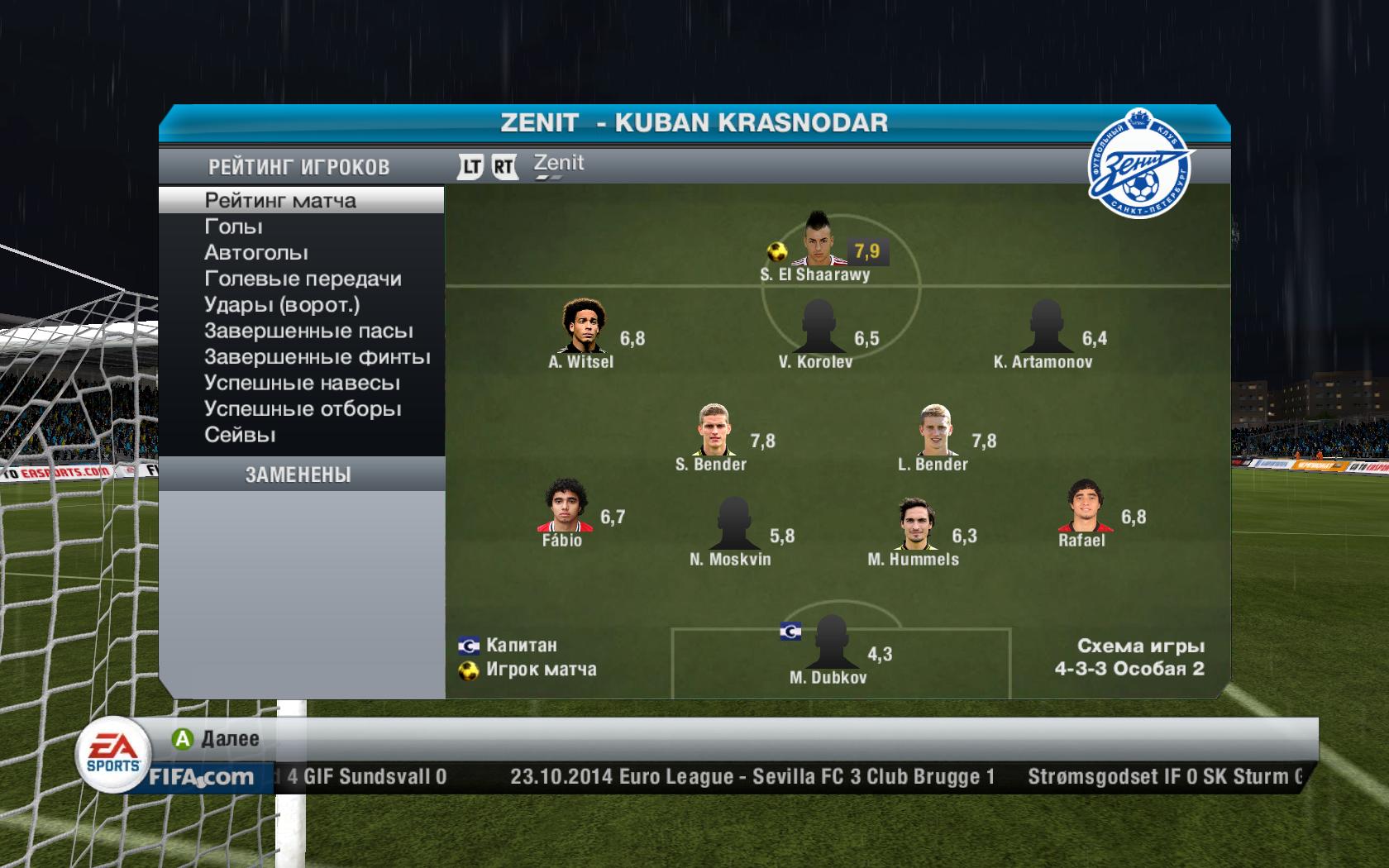
Task: Switch team using the Zenit tab
Action: [x=559, y=164]
